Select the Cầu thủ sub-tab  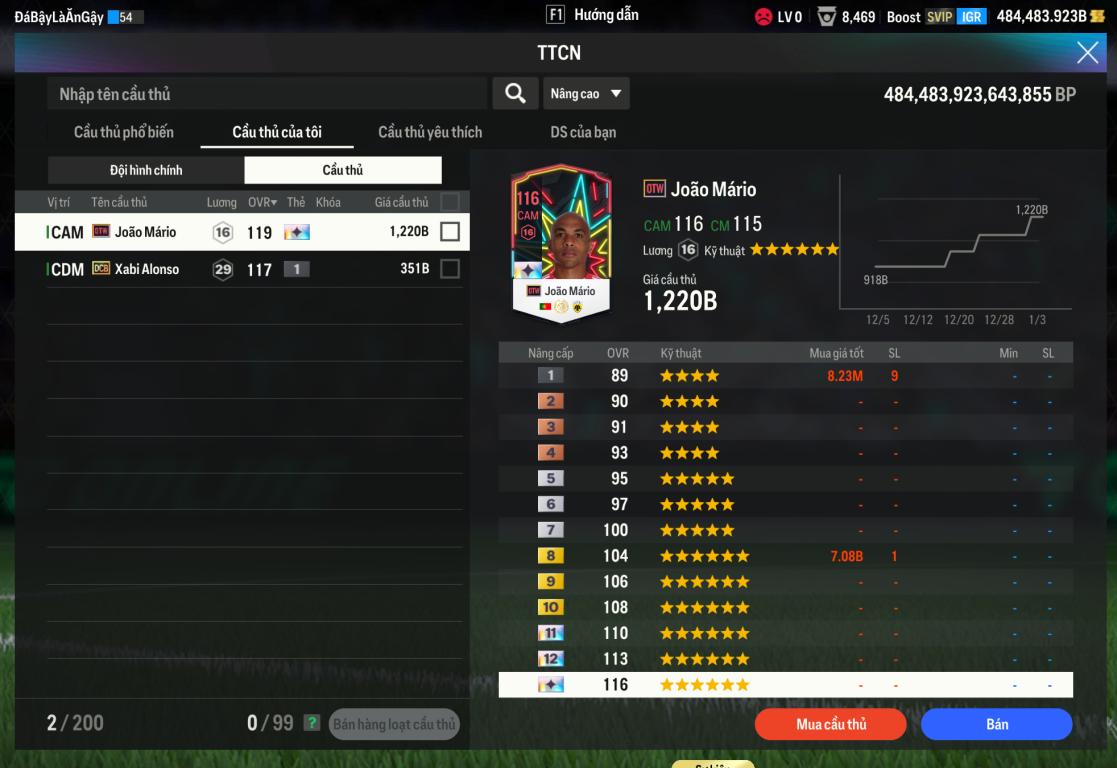pos(342,170)
